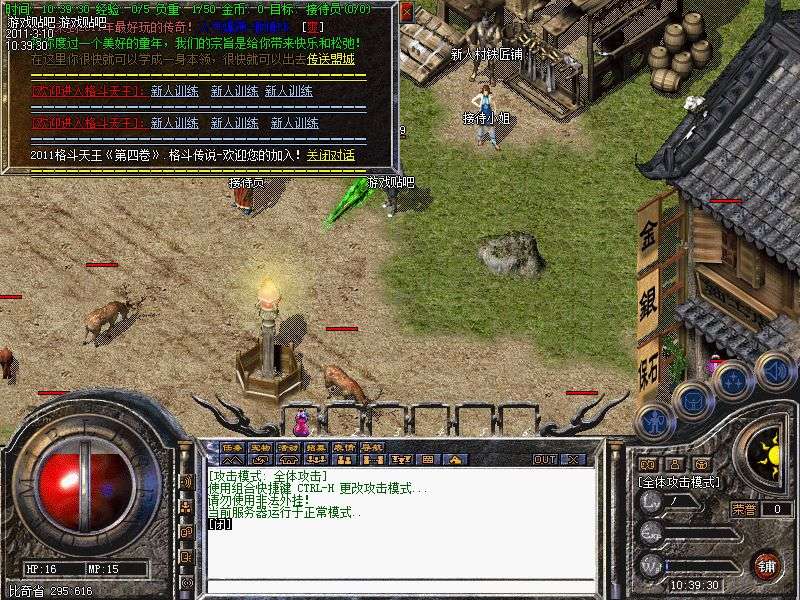The image size is (800, 600).
Task: Open the character status round button
Action: pyautogui.click(x=651, y=421)
